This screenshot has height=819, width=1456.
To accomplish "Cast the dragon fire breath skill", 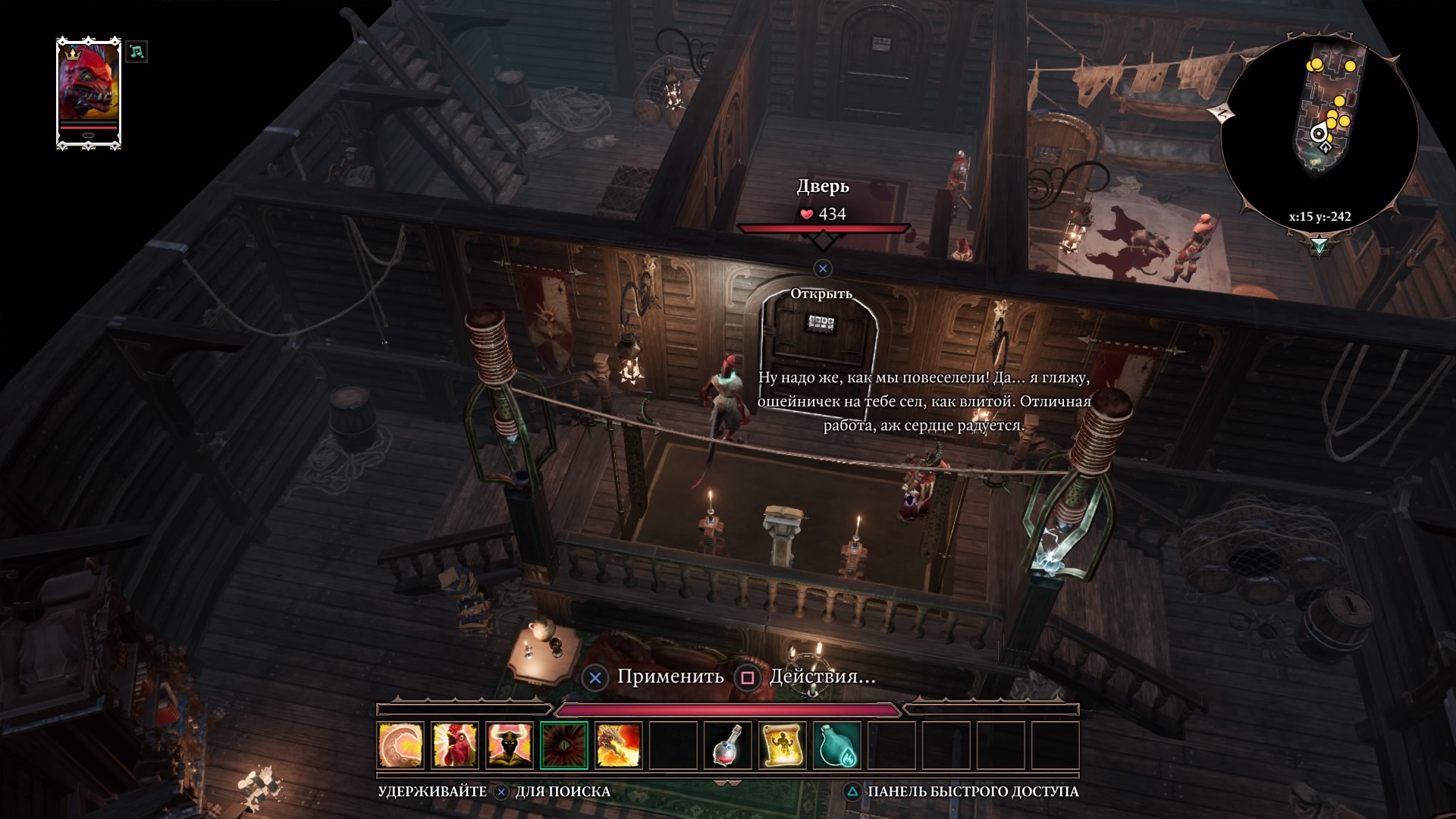I will (619, 745).
